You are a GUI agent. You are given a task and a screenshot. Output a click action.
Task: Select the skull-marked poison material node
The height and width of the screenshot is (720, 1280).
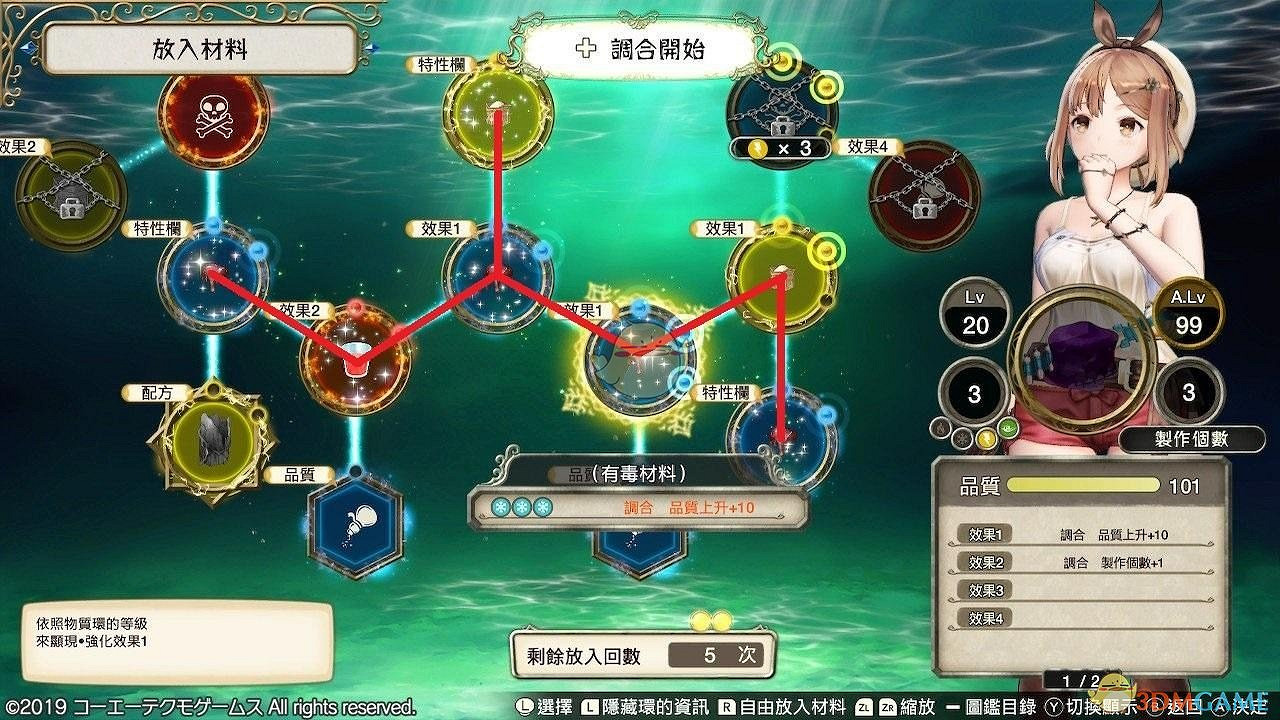[x=213, y=122]
